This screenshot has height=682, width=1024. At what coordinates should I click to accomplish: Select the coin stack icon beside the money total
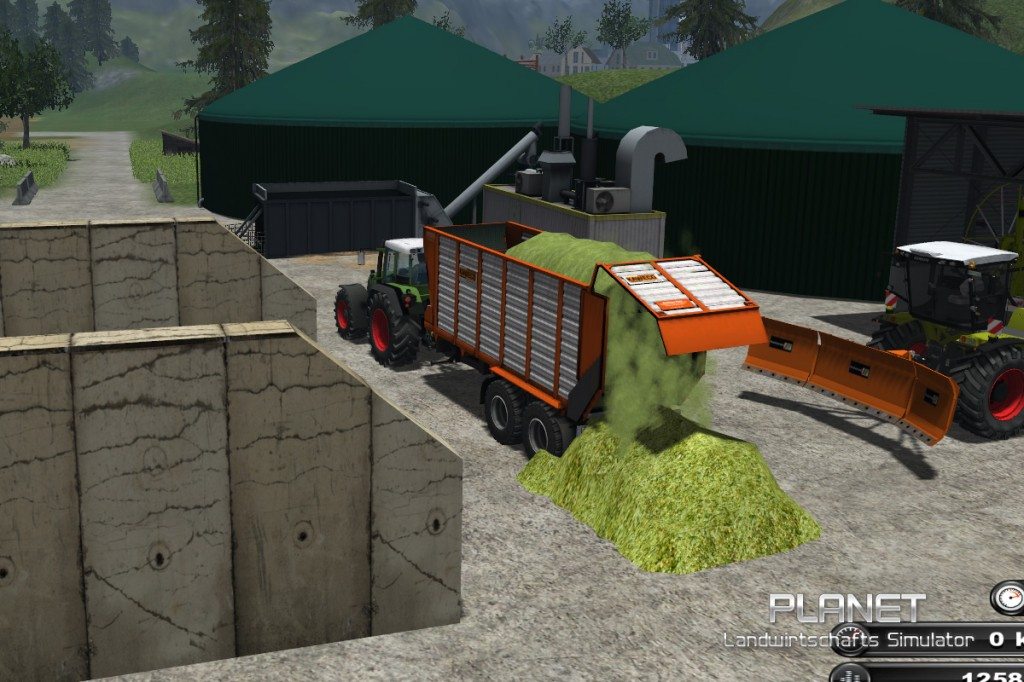click(x=850, y=674)
